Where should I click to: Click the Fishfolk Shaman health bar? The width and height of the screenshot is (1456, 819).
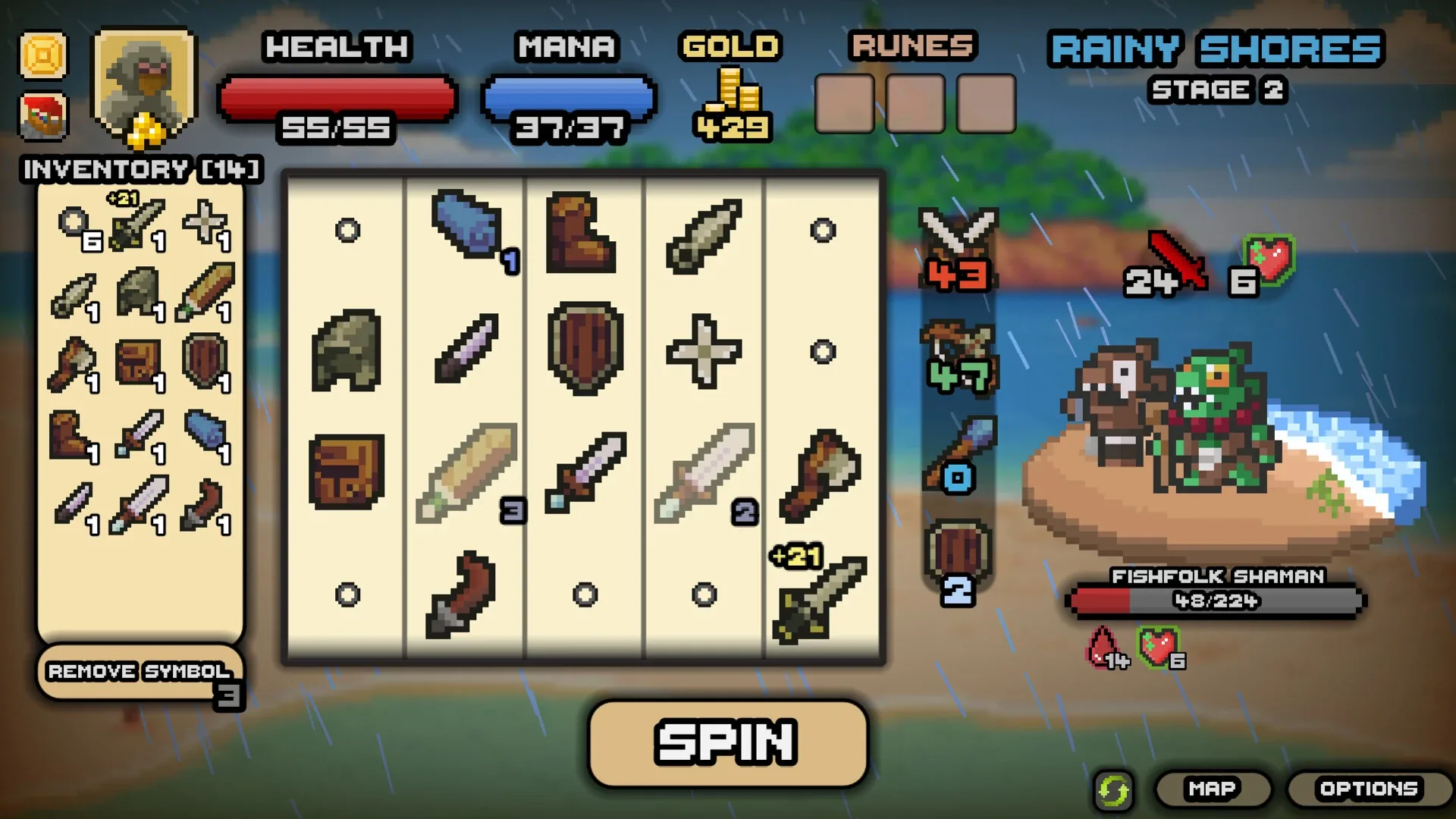(x=1215, y=601)
